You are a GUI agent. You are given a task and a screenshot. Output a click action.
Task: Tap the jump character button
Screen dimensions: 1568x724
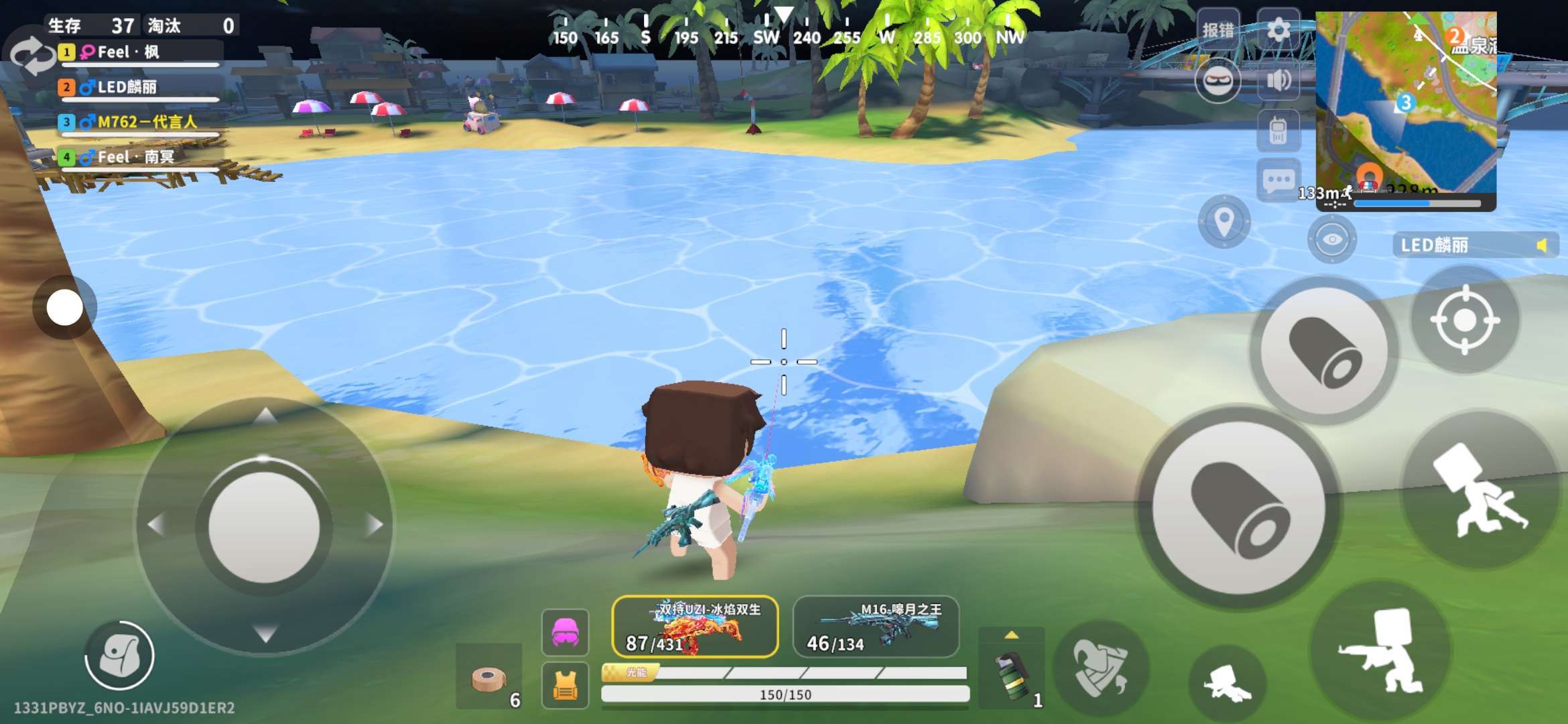click(1480, 491)
